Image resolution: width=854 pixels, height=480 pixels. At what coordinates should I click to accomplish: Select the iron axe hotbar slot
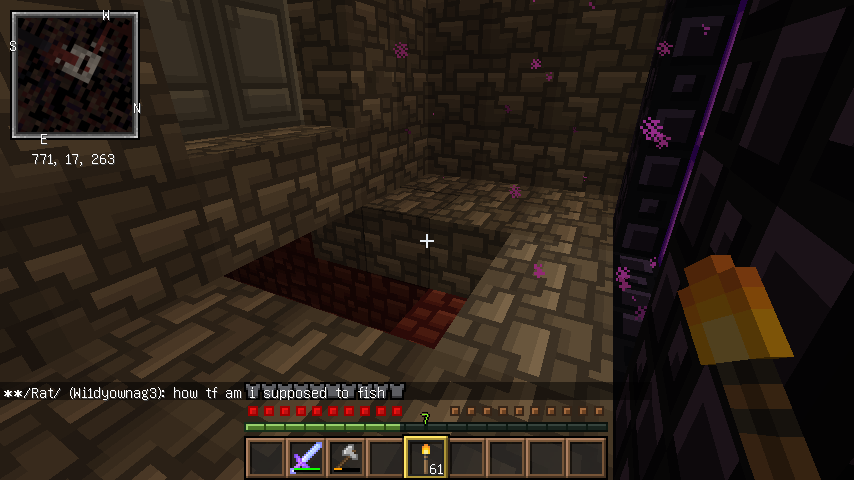click(x=345, y=458)
